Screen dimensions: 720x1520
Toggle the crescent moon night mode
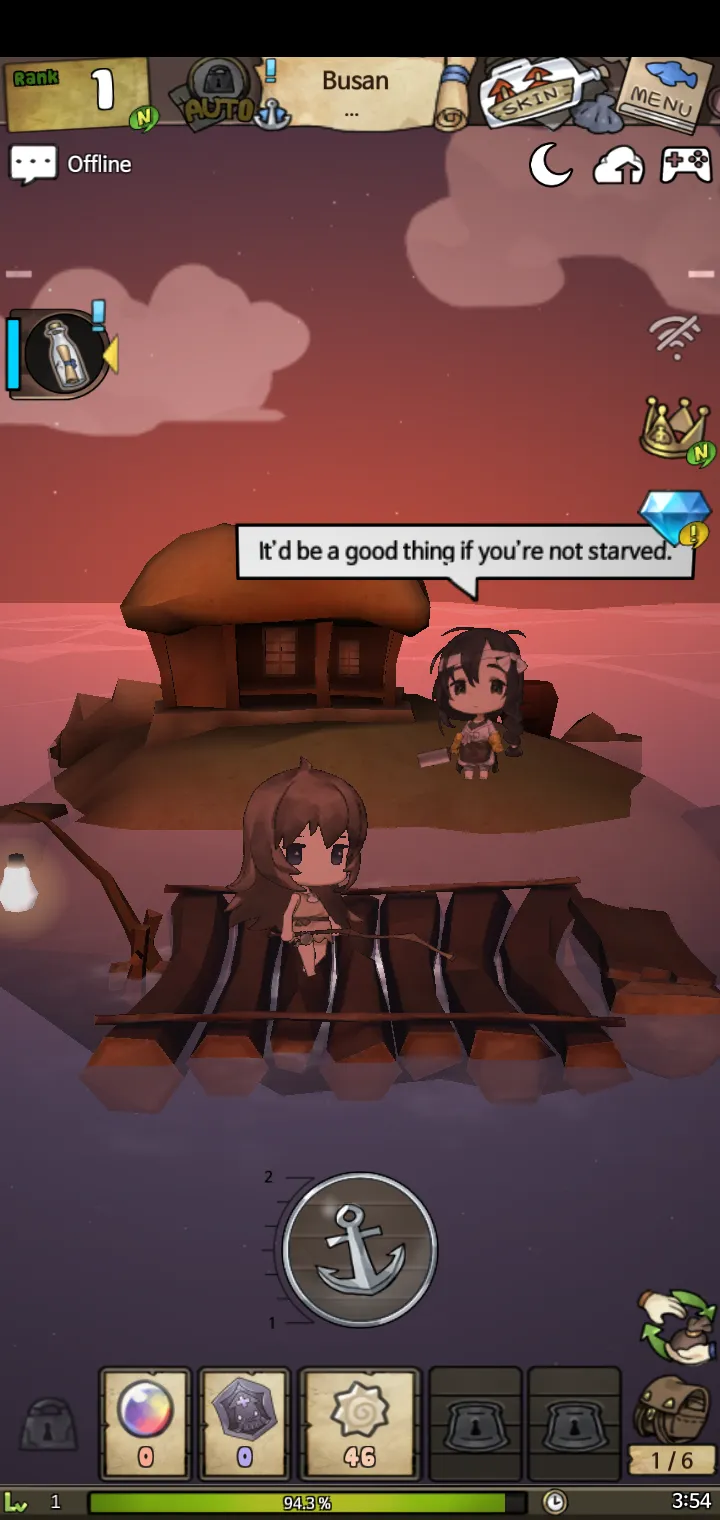pos(550,165)
